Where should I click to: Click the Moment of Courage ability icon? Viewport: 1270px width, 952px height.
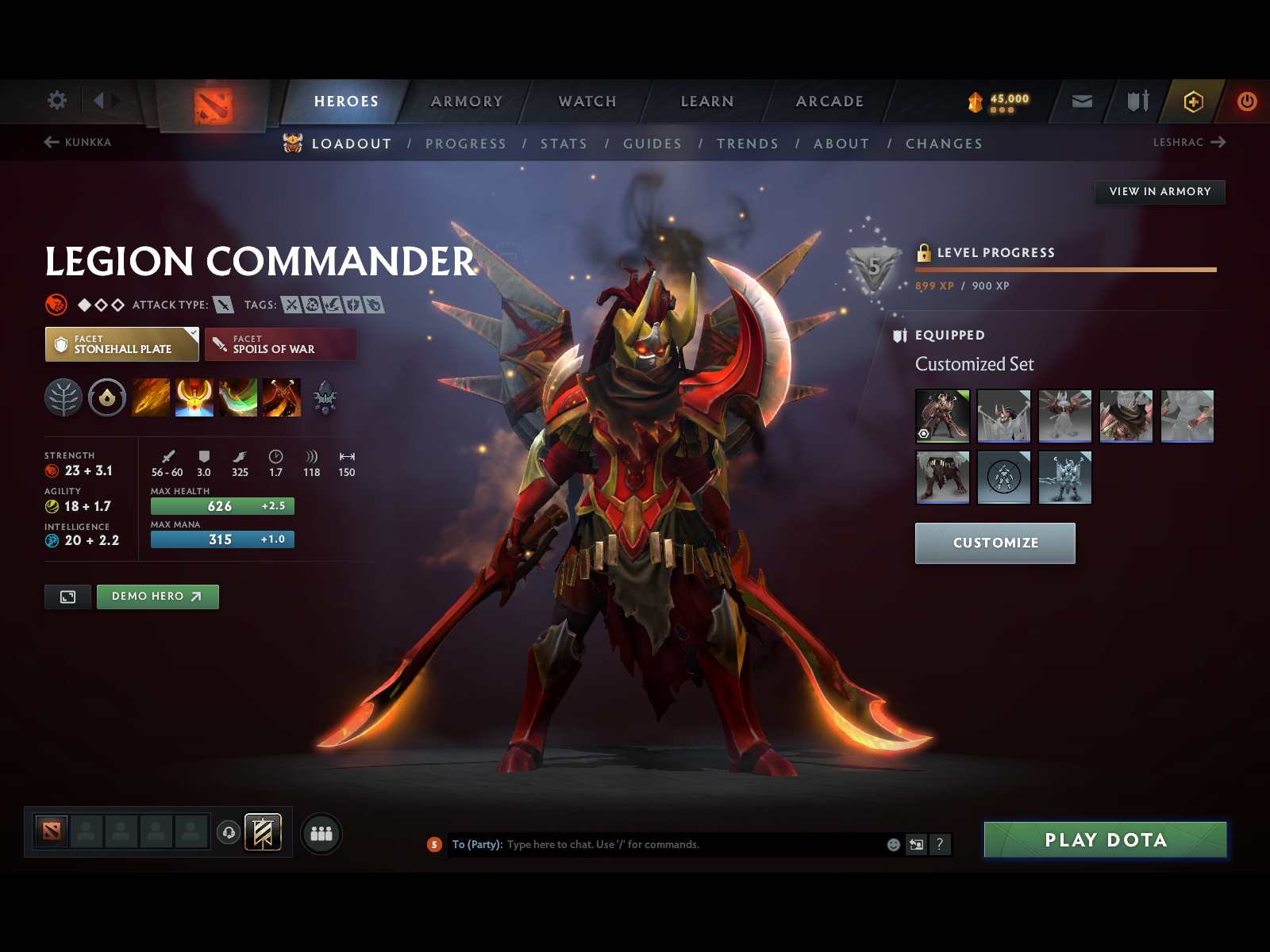click(x=237, y=397)
